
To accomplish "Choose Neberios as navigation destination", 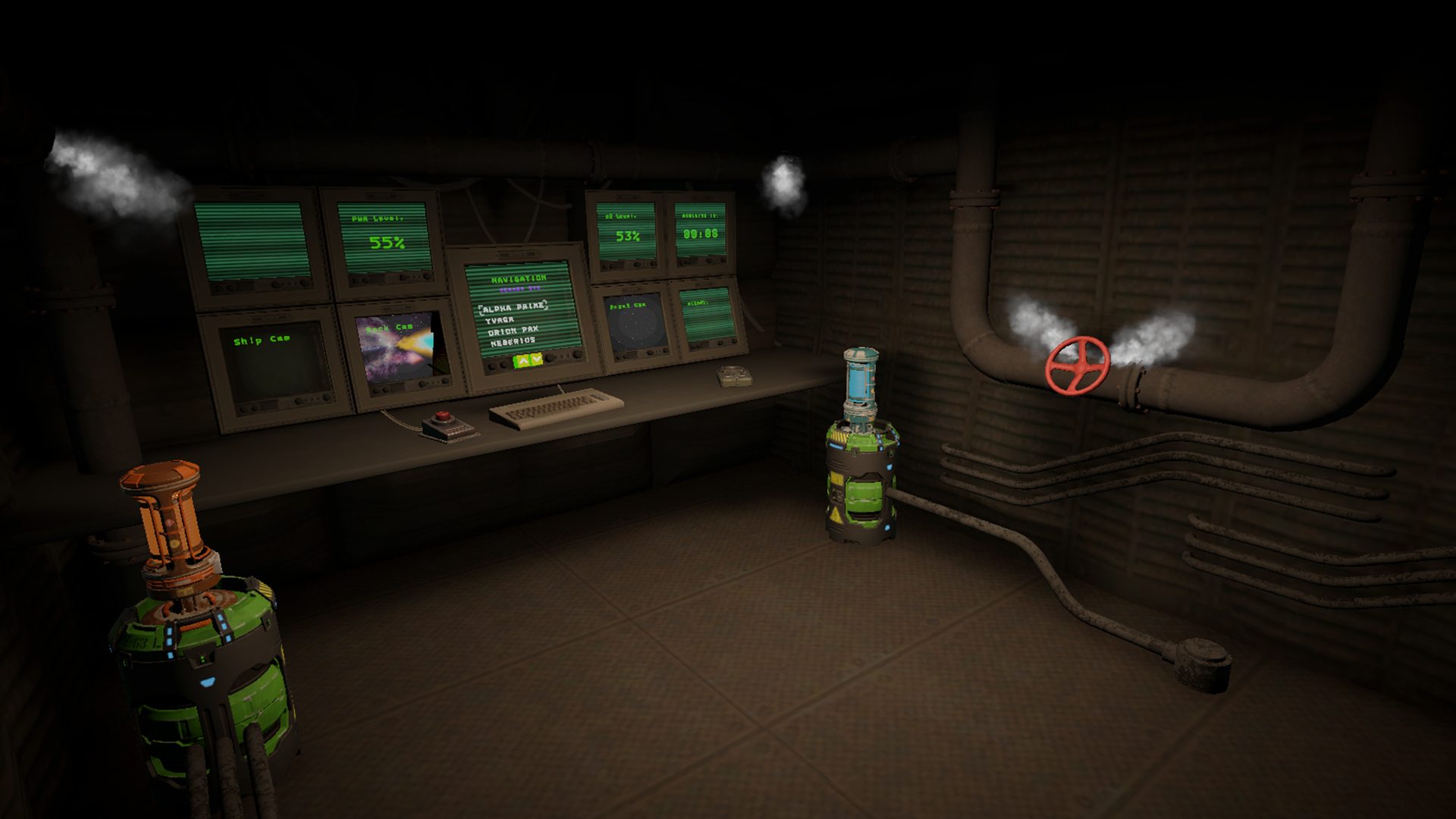I will (513, 342).
